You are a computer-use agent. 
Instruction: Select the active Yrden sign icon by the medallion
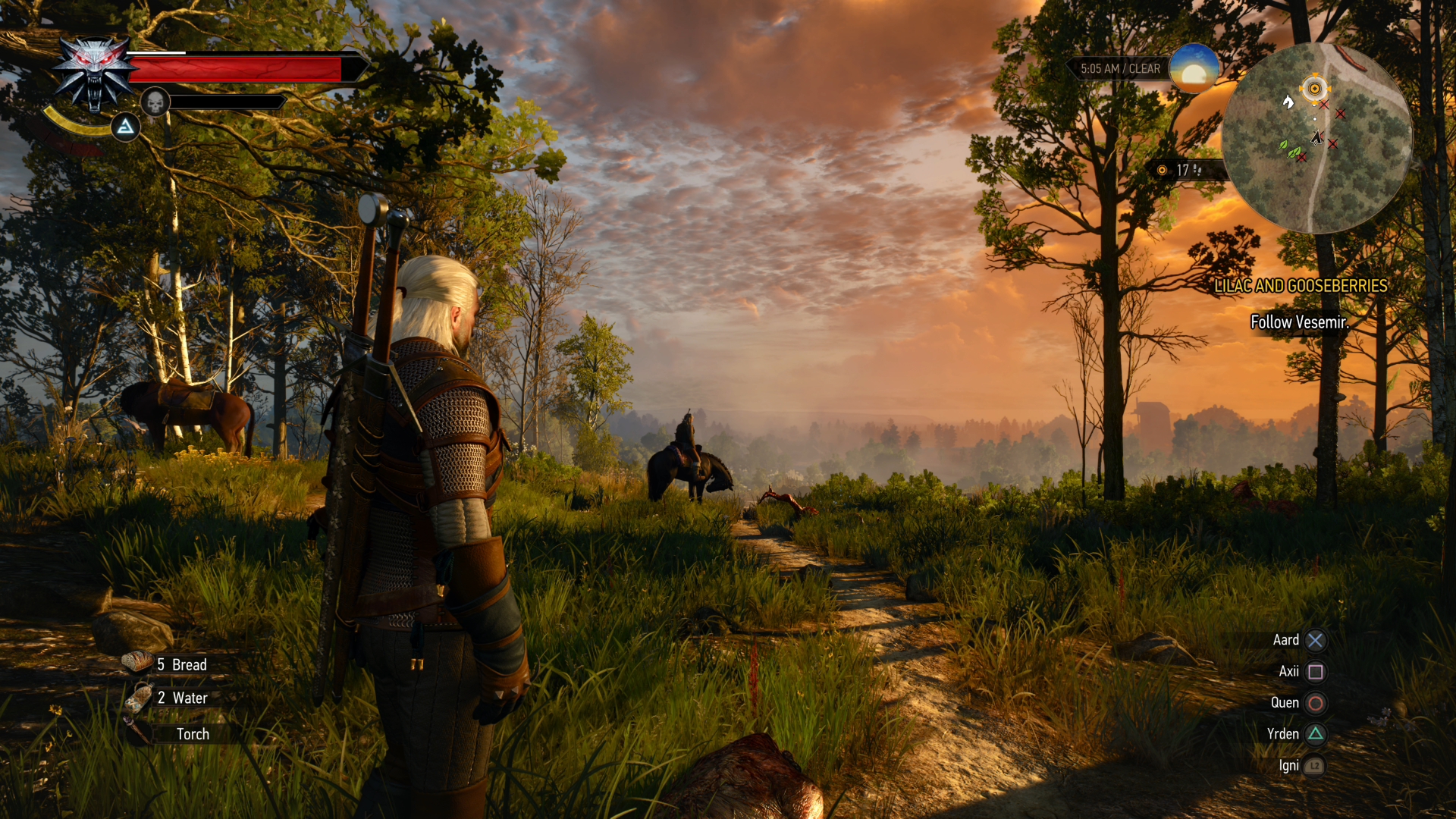(126, 127)
